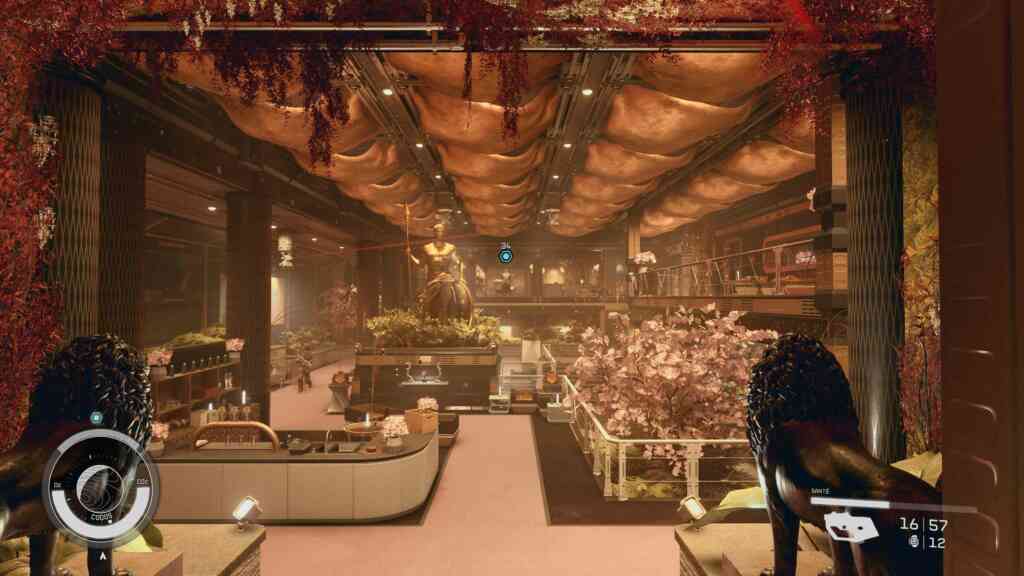1024x576 pixels.
Task: Click the small teal marker above the compass
Action: (96, 417)
